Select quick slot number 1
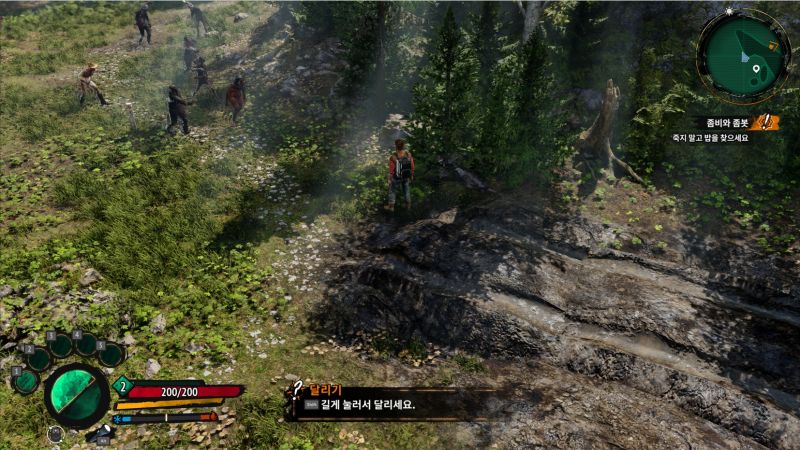Viewport: 800px width, 450px height. click(25, 380)
